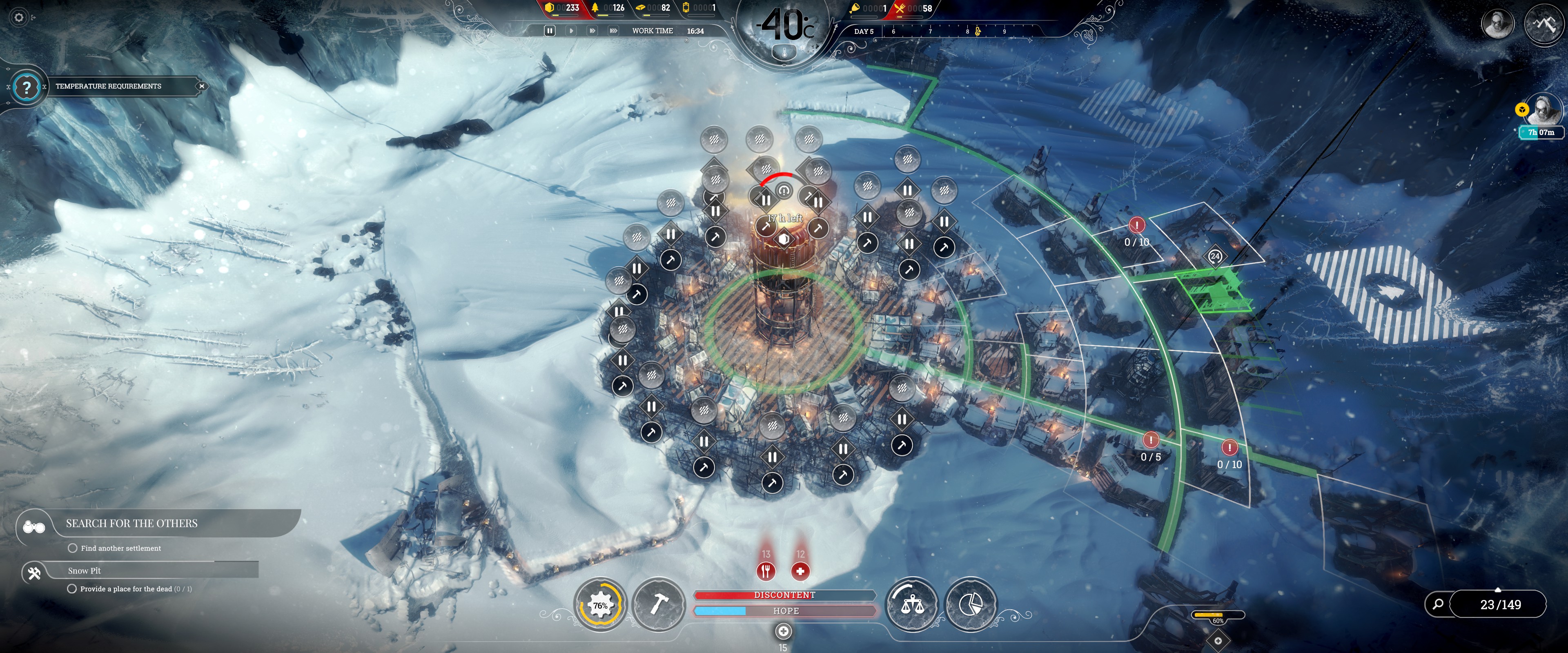Click the magnifier workforce search button
This screenshot has width=1568, height=653.
(1438, 604)
